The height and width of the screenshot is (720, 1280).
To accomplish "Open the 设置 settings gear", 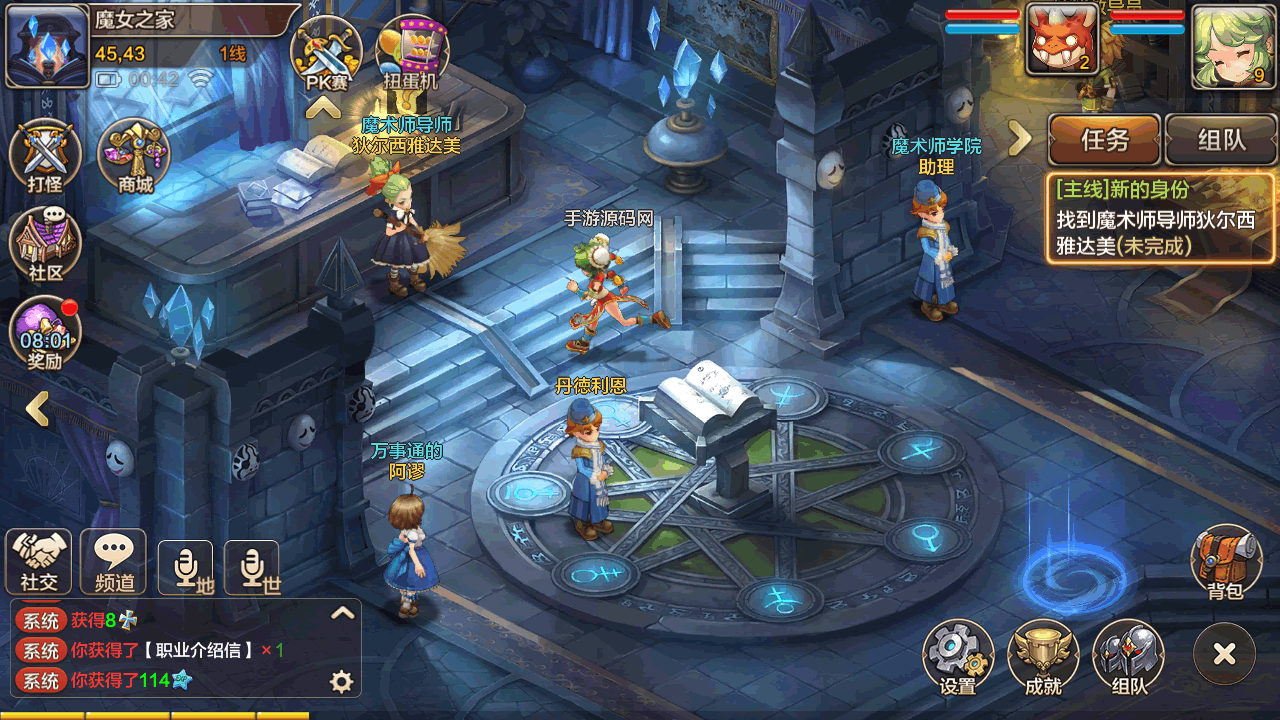I will 958,657.
